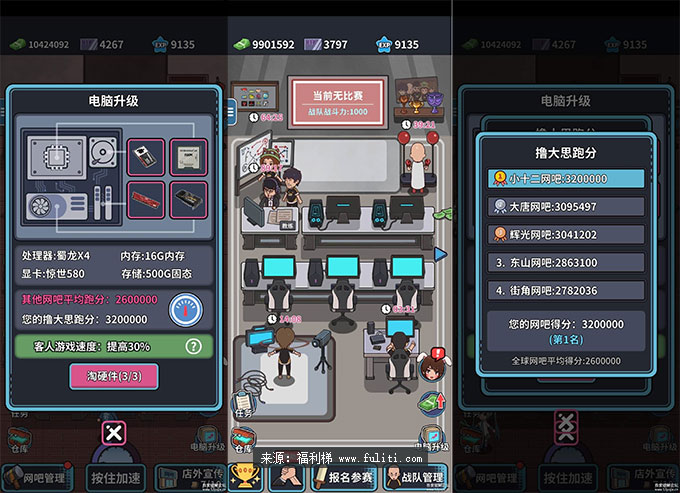
Task: Select the SSD hardware slot
Action: (x=146, y=156)
